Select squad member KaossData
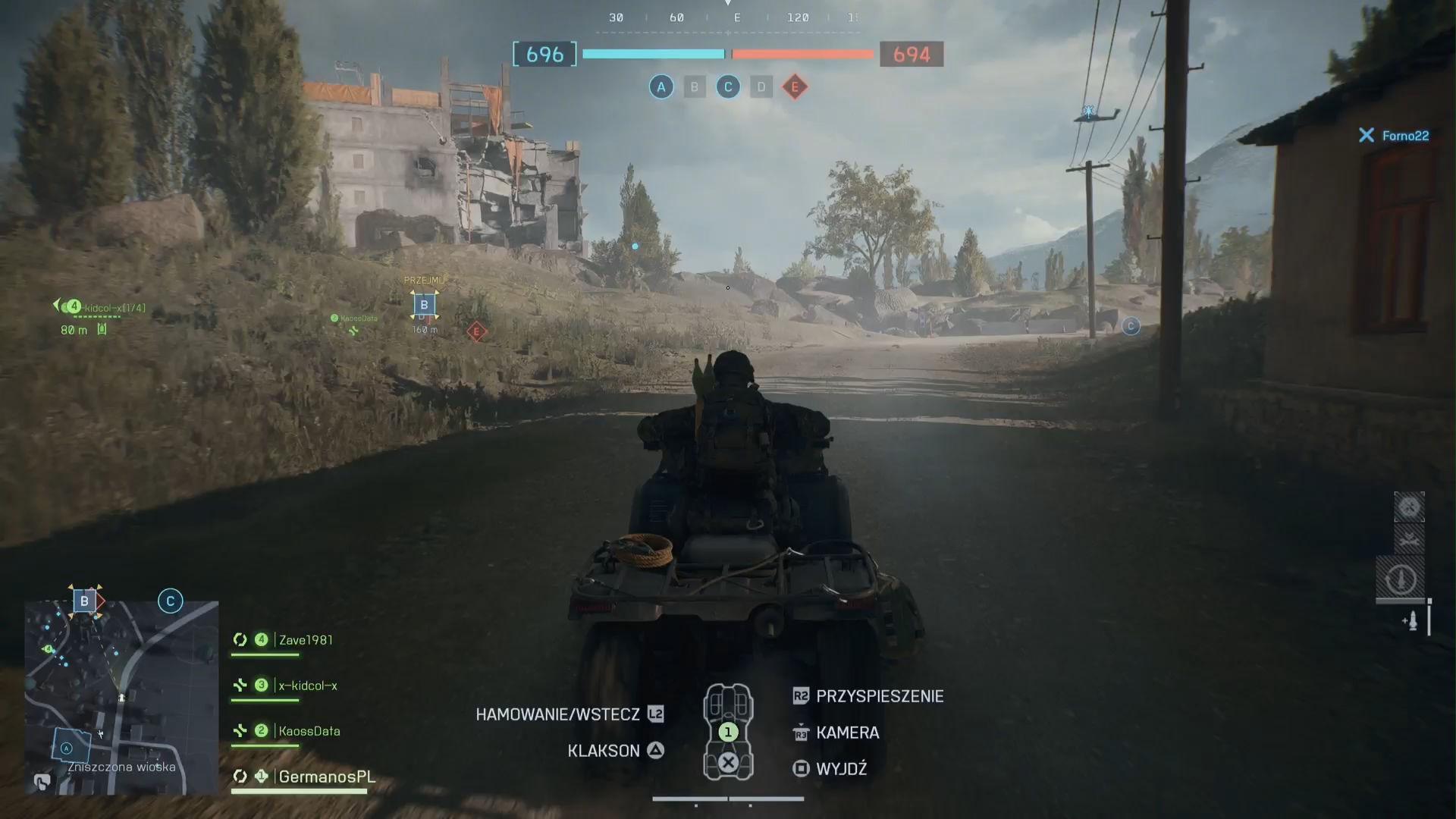The width and height of the screenshot is (1456, 819). pyautogui.click(x=309, y=731)
